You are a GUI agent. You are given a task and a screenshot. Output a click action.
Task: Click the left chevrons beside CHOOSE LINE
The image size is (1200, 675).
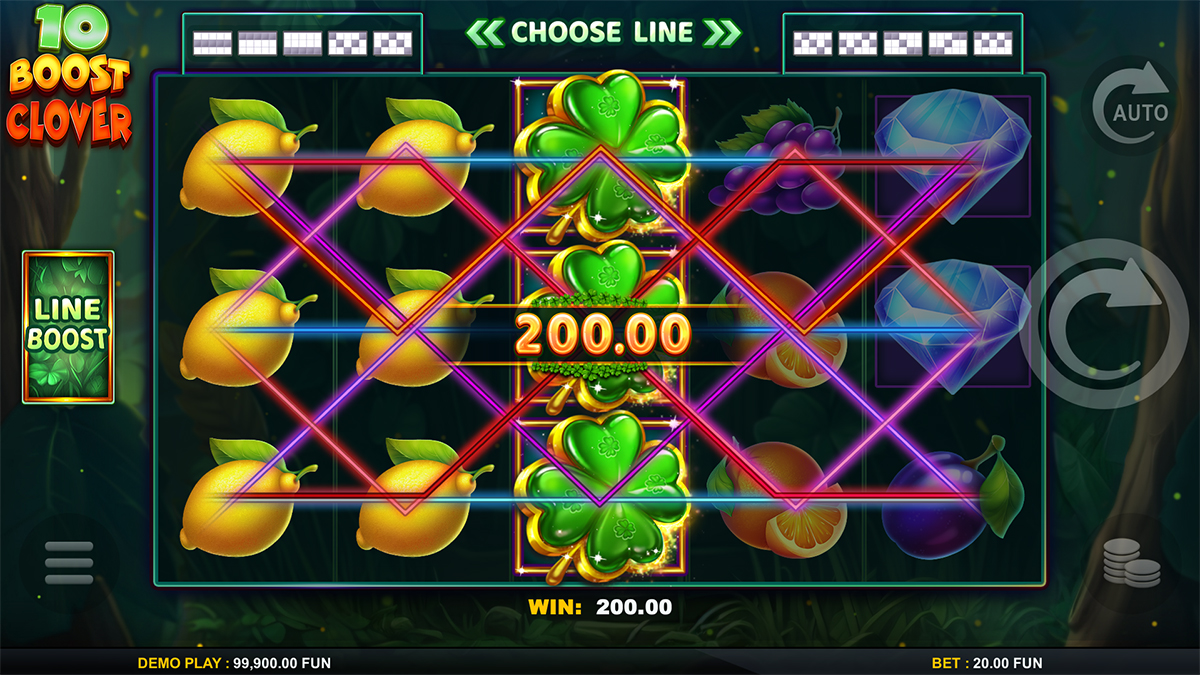point(485,32)
